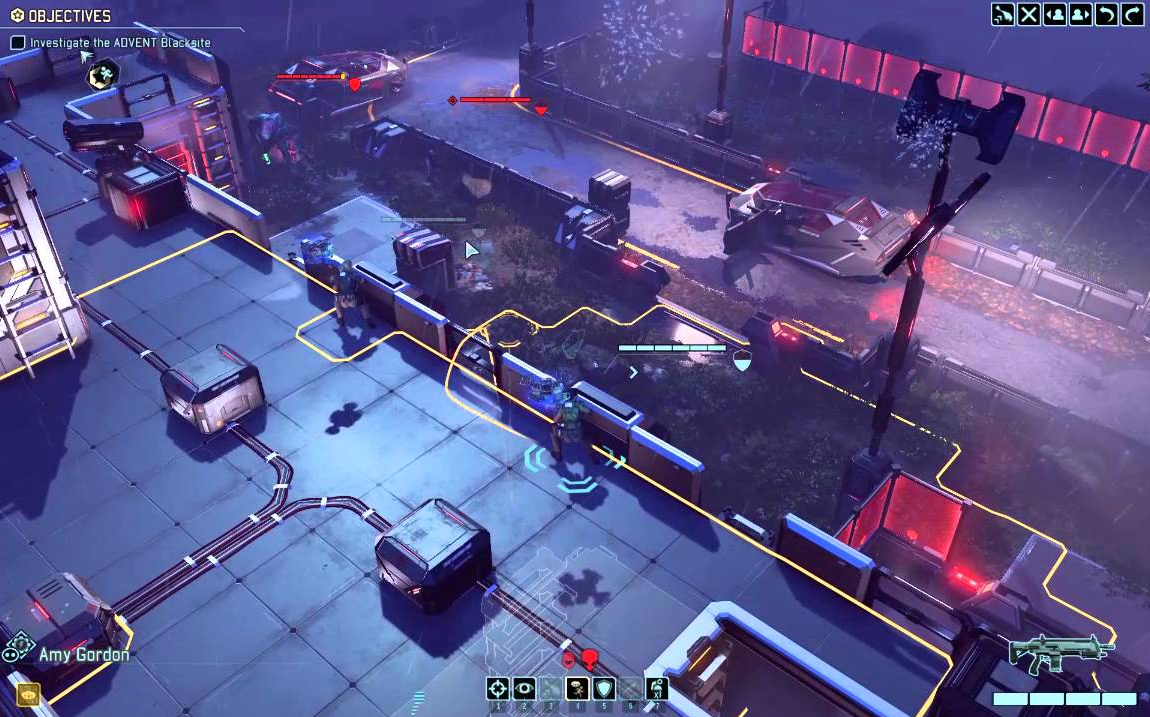The image size is (1150, 717).
Task: Target the small red enemy head indicator
Action: 569,659
